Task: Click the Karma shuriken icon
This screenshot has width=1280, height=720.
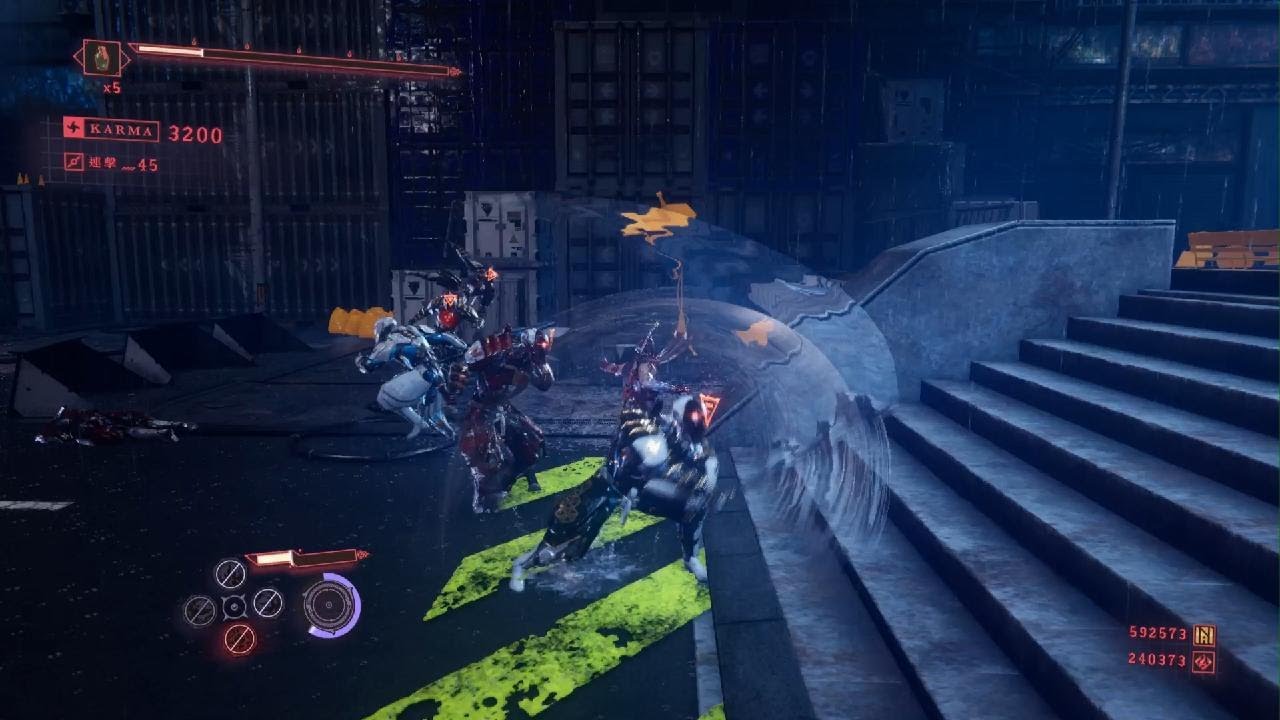Action: (x=74, y=129)
